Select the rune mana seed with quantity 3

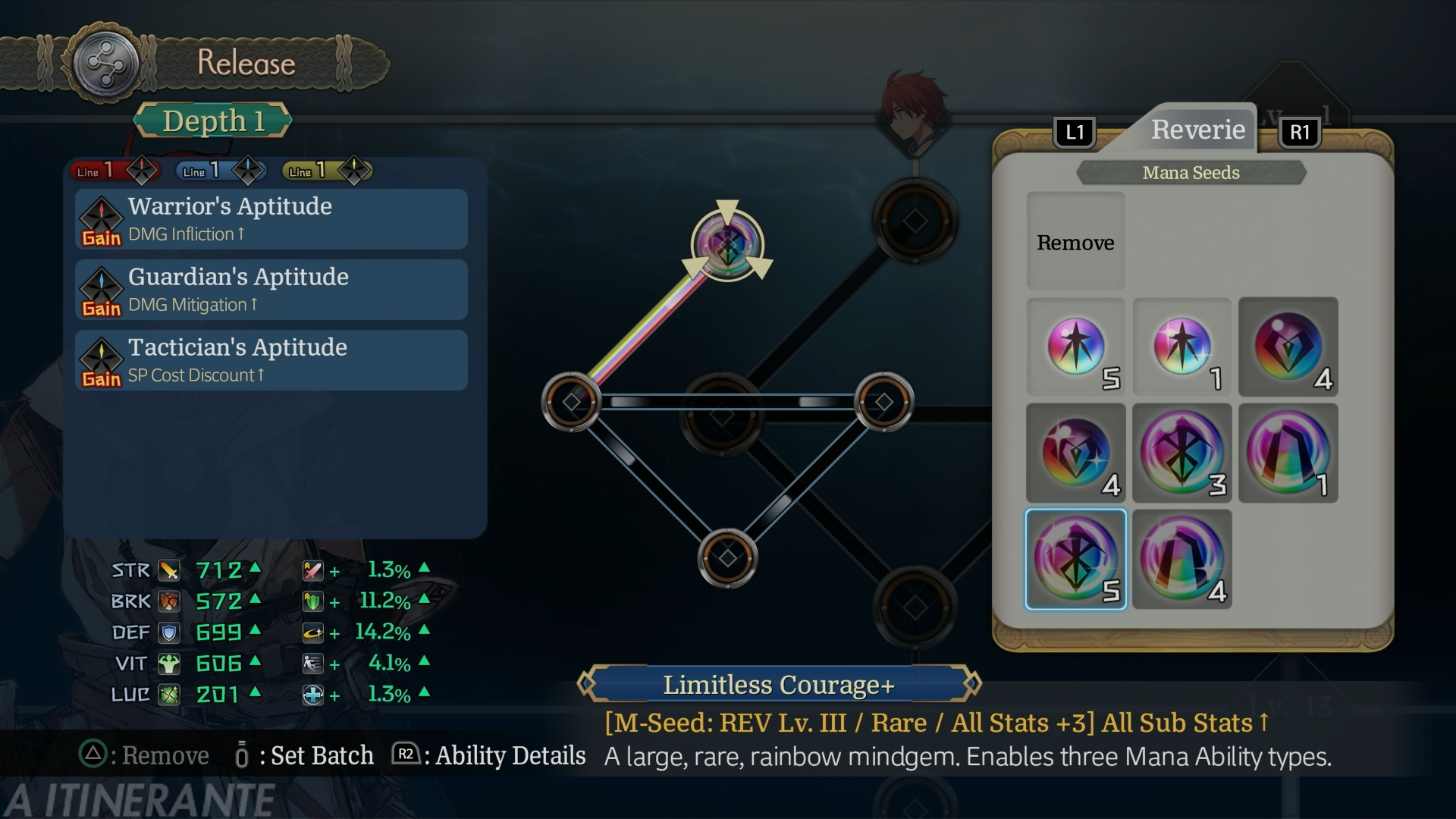tap(1181, 453)
